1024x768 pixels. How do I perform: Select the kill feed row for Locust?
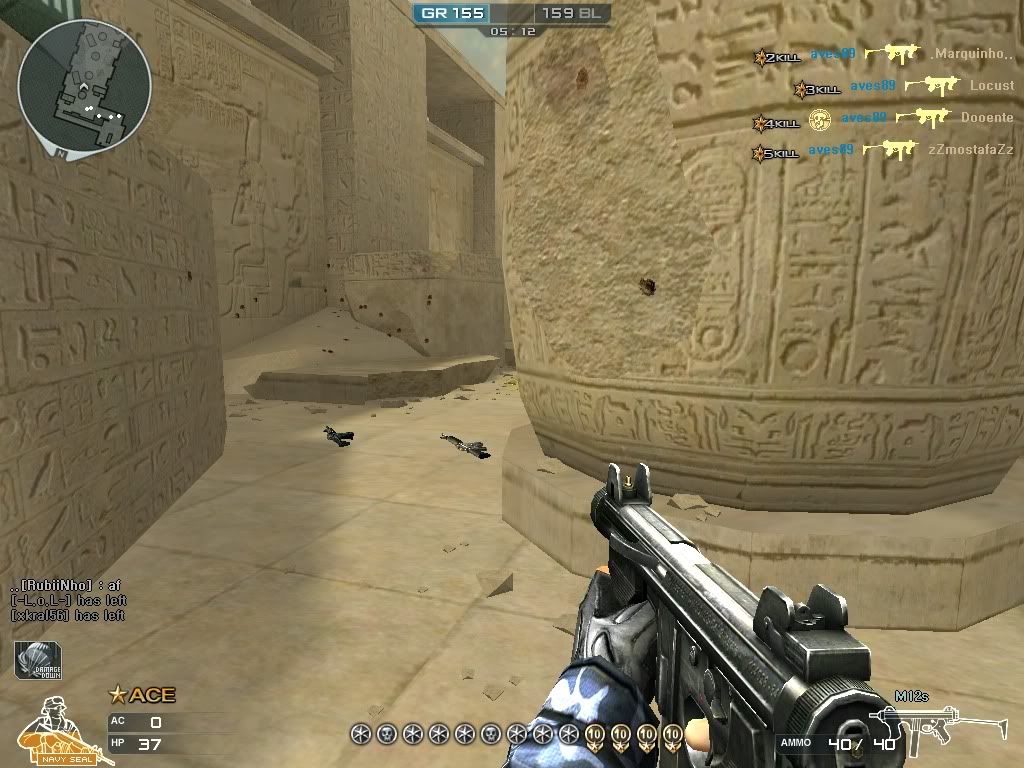point(903,87)
